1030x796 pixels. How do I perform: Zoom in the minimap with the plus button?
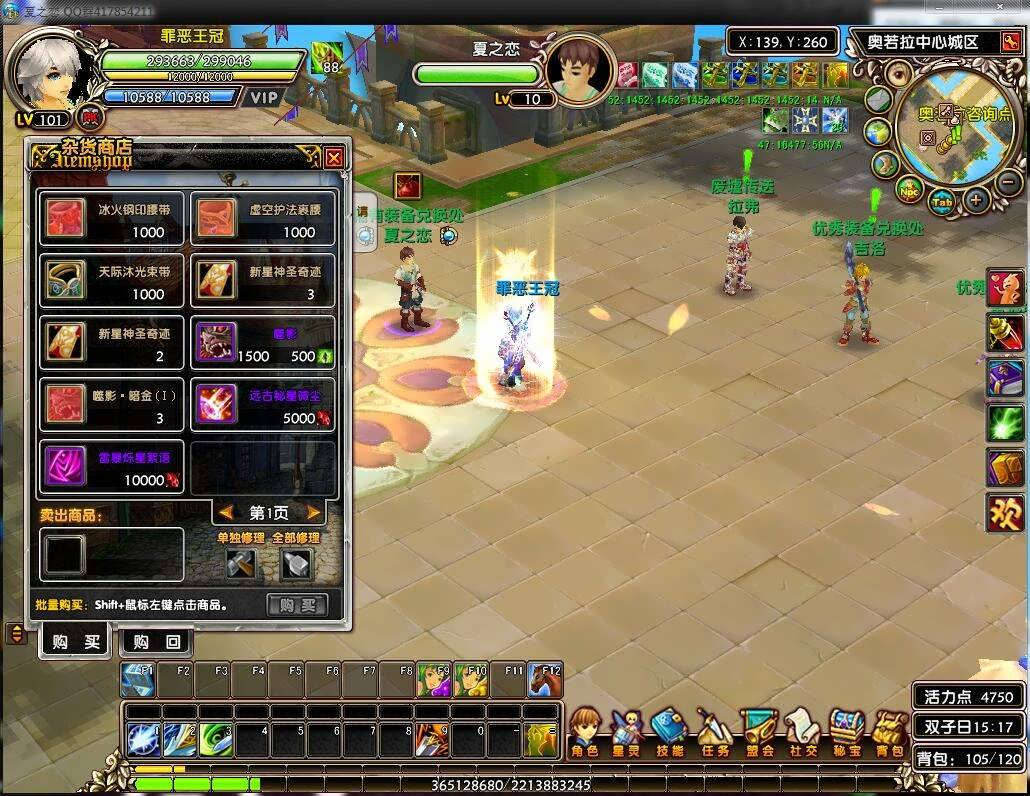(x=976, y=199)
